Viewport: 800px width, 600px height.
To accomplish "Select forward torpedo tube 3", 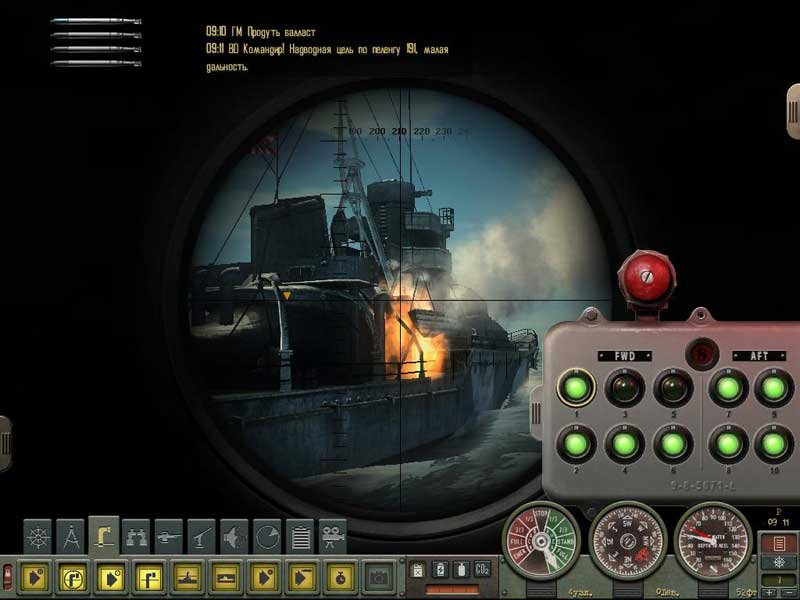I will (x=627, y=387).
